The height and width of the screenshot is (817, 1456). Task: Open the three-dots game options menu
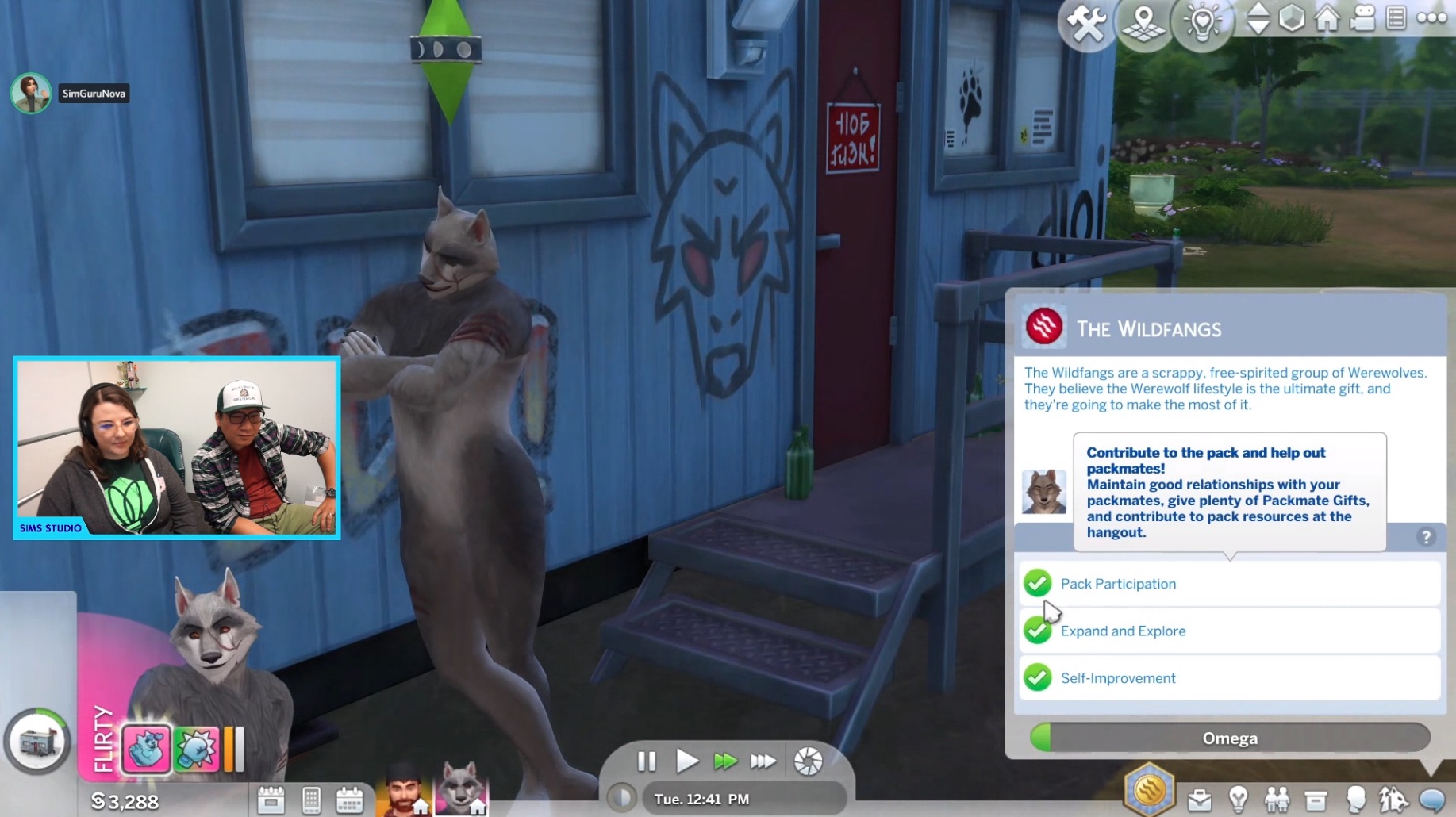(x=1431, y=18)
